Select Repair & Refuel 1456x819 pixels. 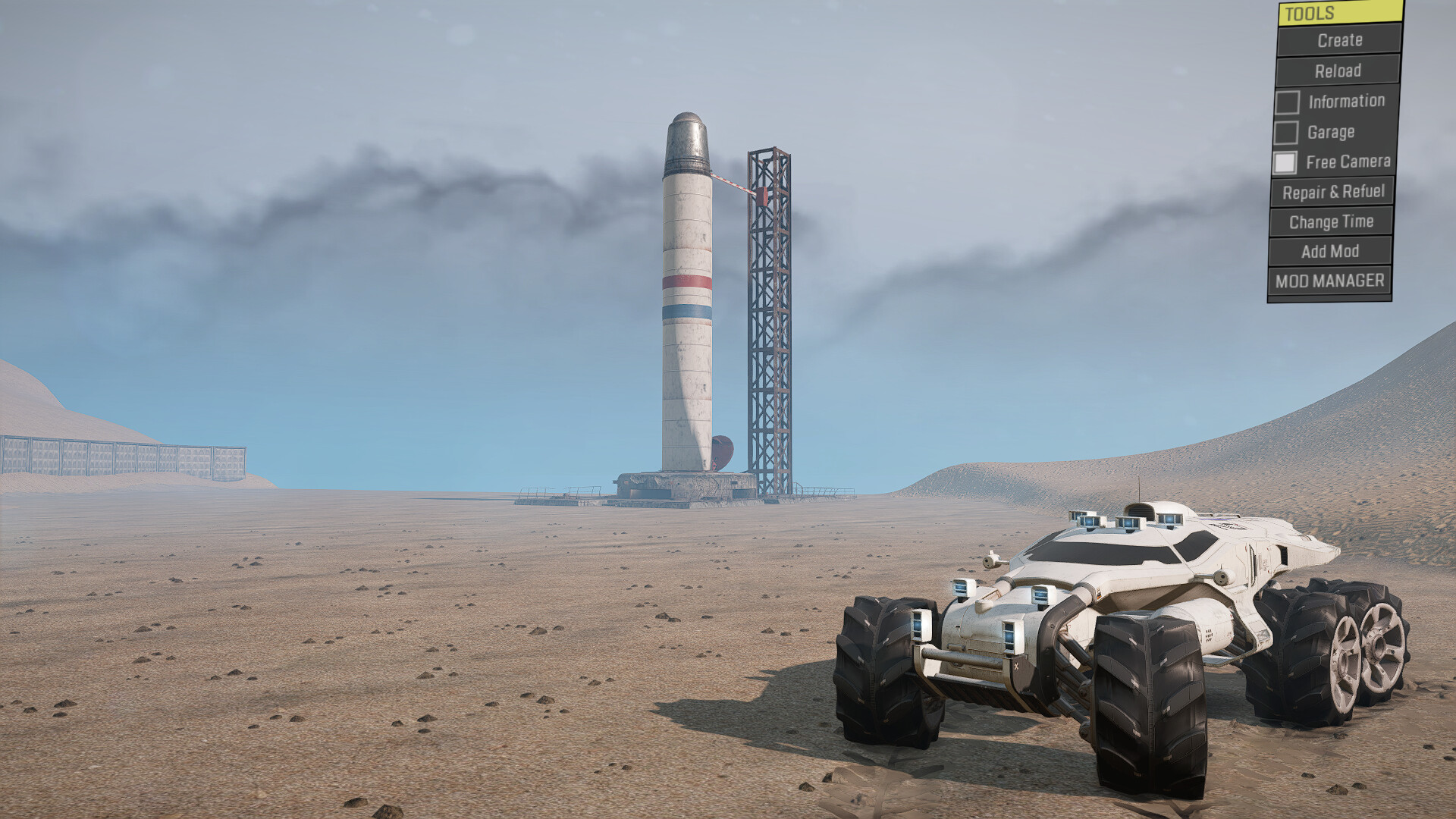pos(1333,192)
